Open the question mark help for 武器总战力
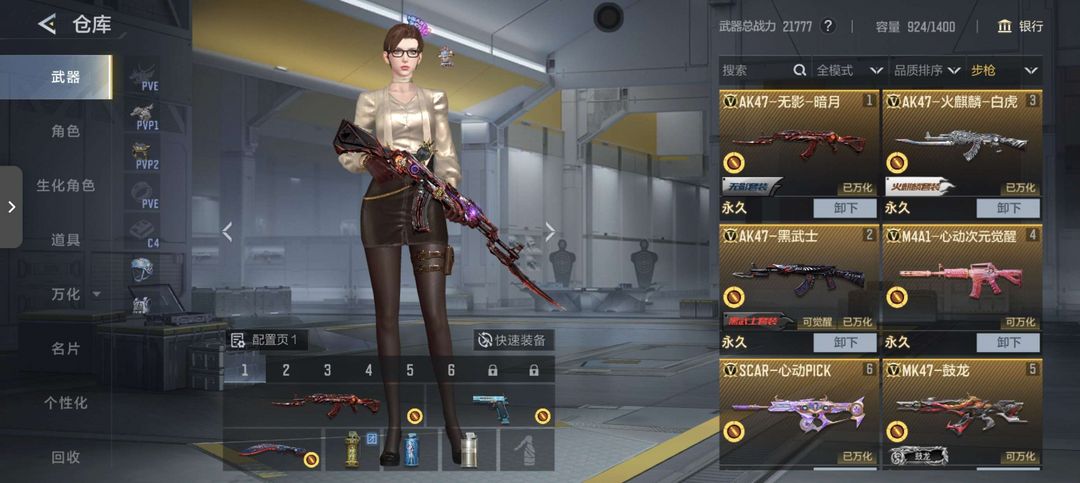Screen dimensions: 1080x483 click(x=827, y=26)
